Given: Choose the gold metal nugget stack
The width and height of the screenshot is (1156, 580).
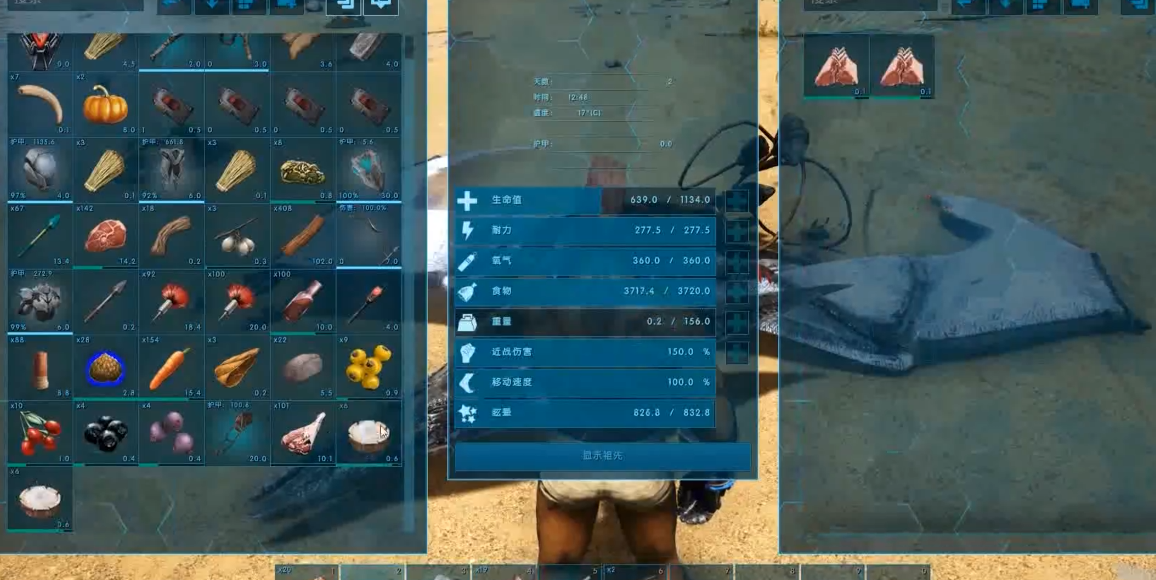Looking at the screenshot, I should pyautogui.click(x=302, y=169).
